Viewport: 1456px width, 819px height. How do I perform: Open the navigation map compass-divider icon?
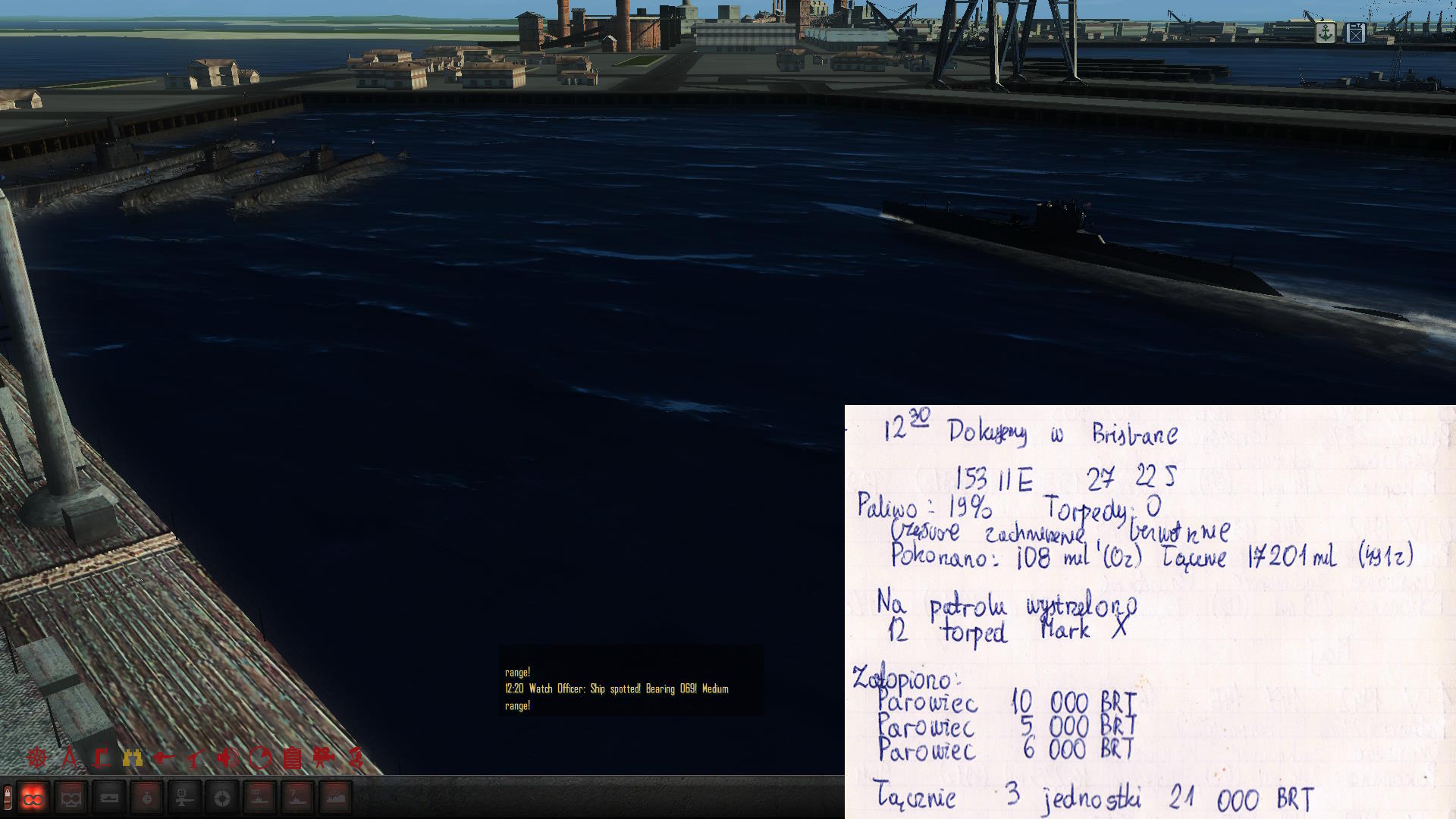click(x=69, y=757)
